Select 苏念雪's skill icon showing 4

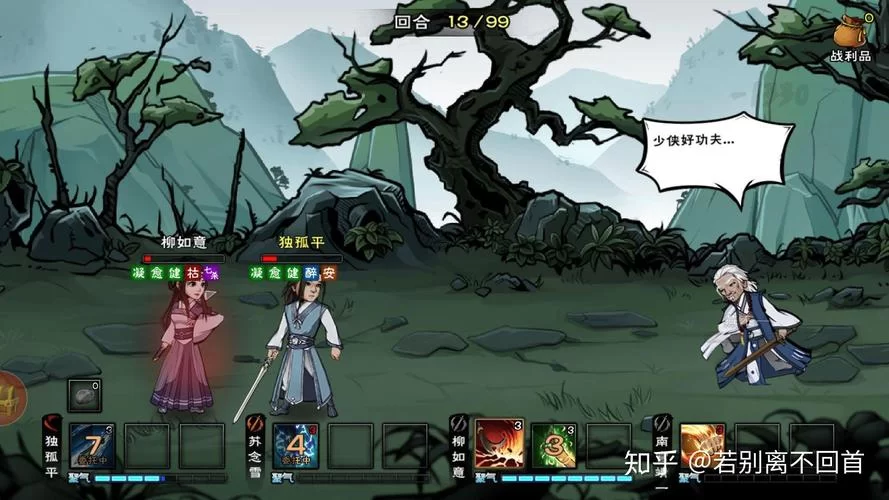click(x=296, y=445)
